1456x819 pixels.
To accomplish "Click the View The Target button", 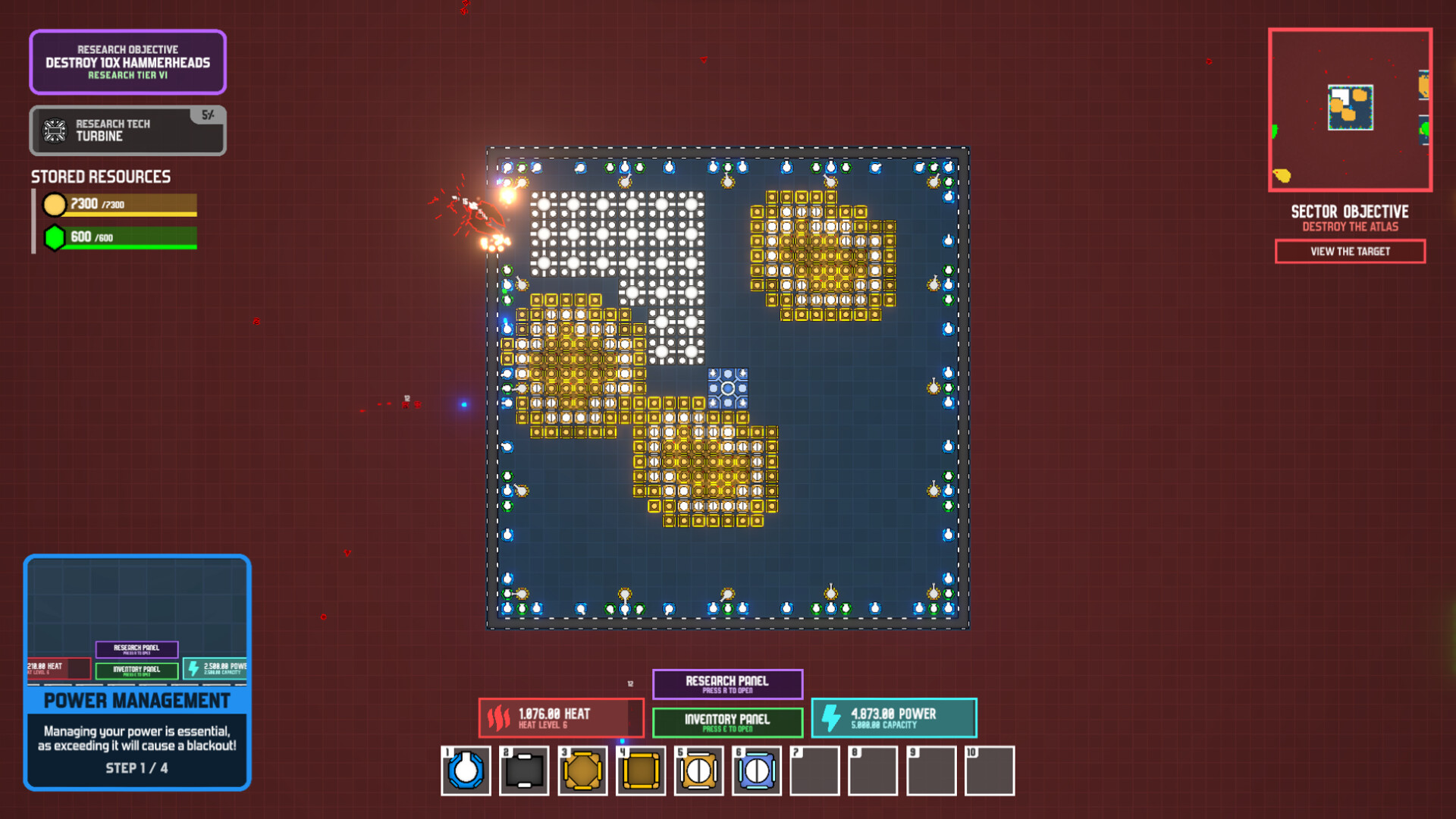I will [x=1350, y=251].
